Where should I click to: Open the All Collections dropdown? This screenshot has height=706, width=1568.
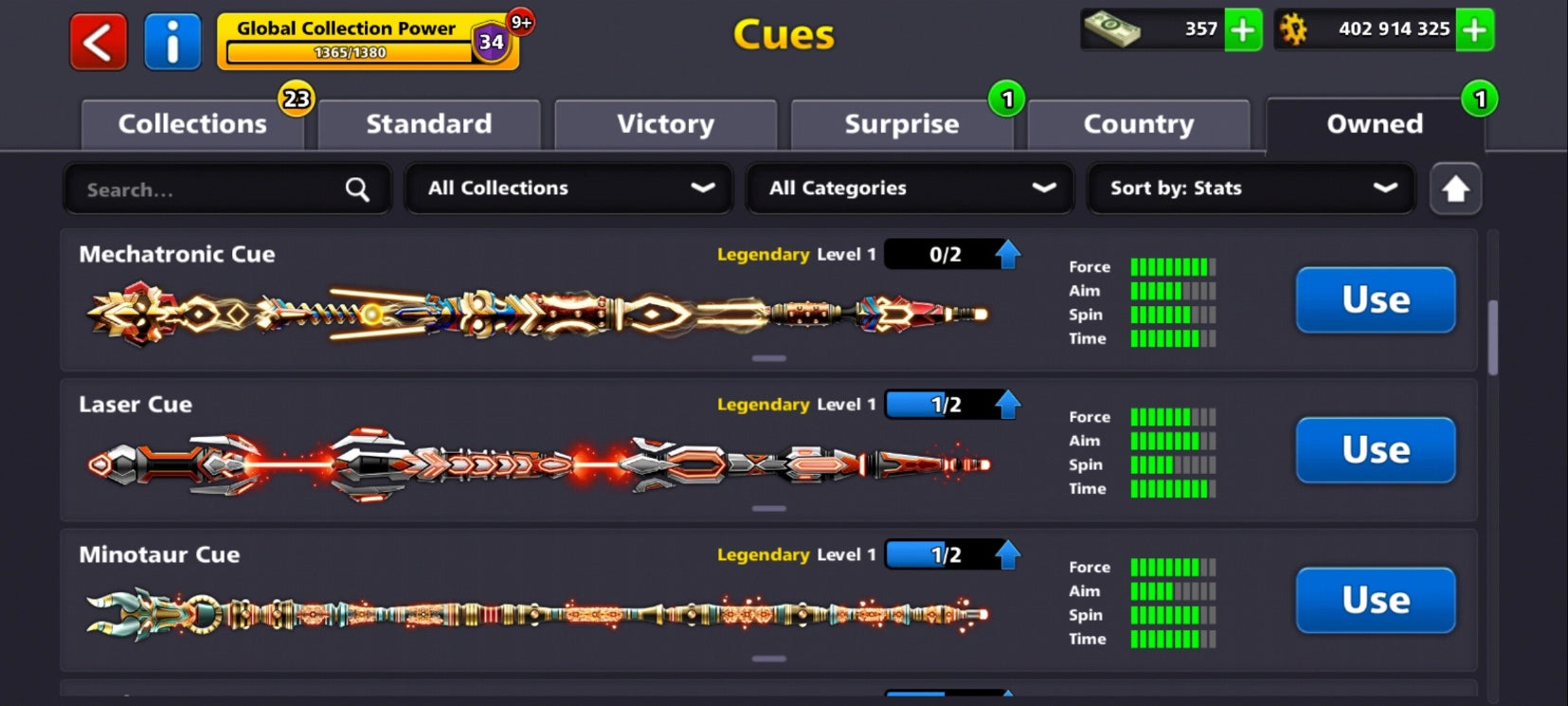[568, 189]
